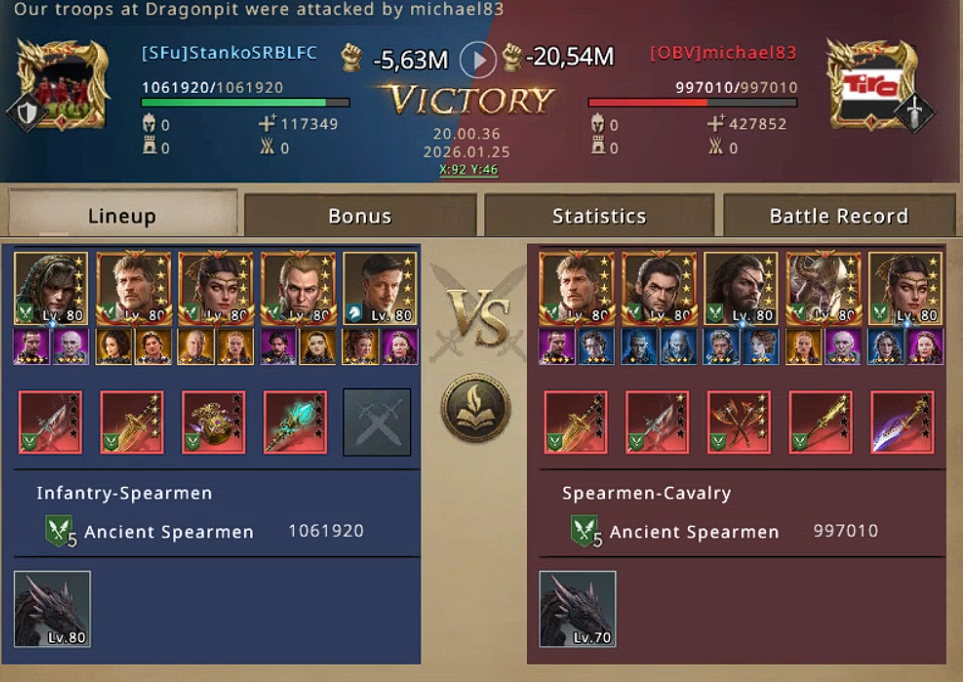963x682 pixels.
Task: View michael83's player avatar
Action: 872,85
